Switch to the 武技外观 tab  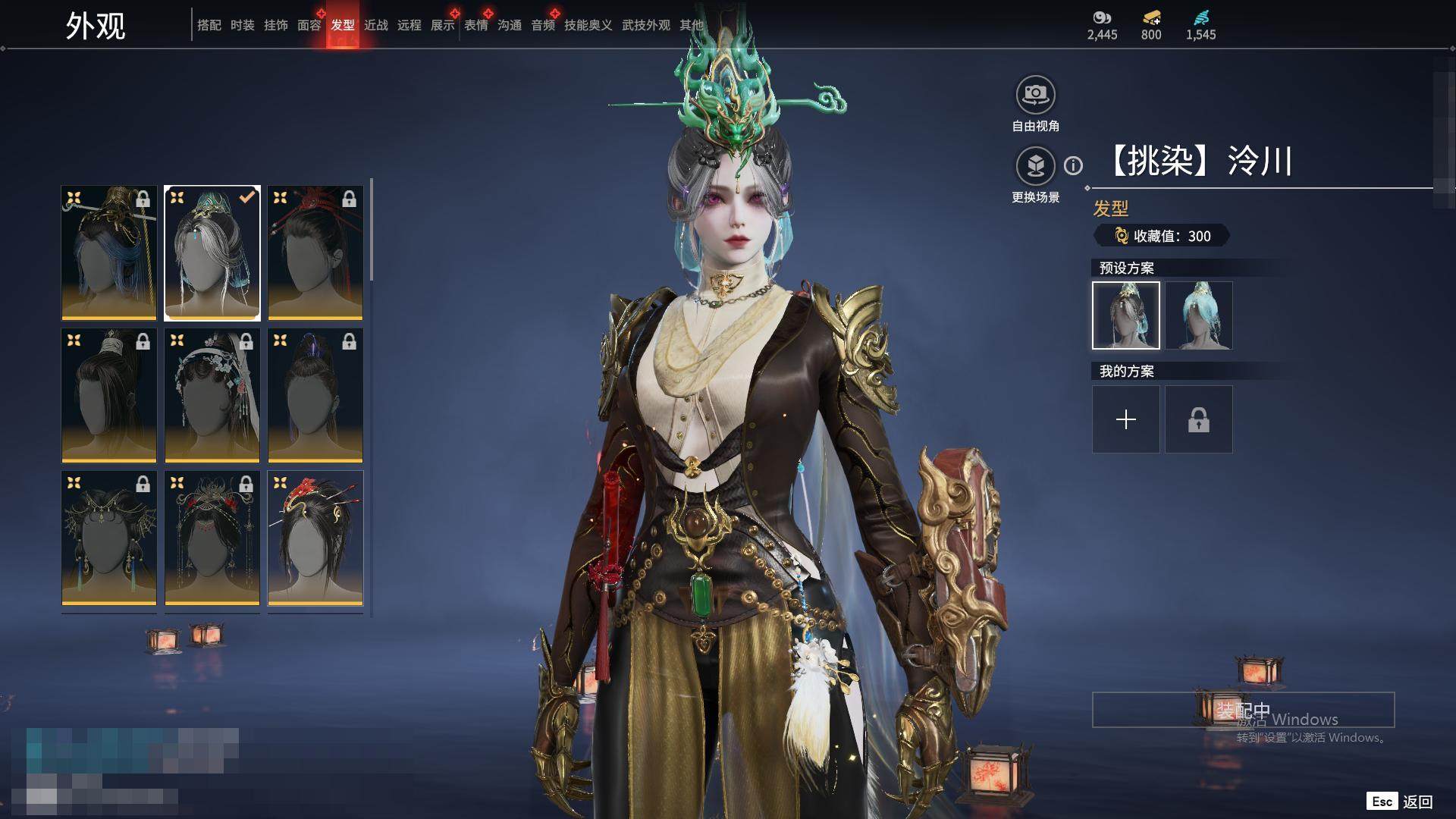[x=645, y=25]
